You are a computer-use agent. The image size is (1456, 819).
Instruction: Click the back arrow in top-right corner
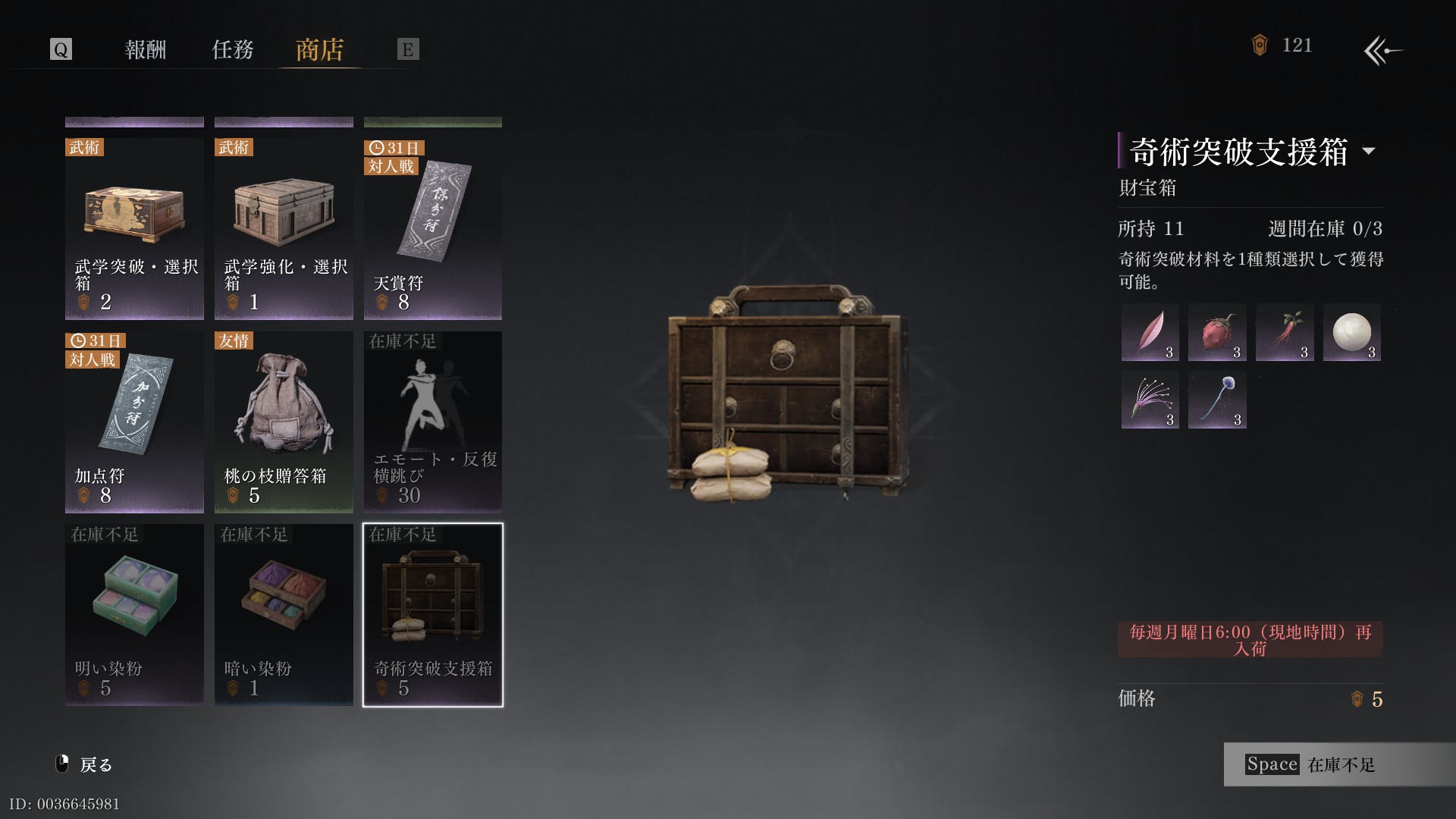pos(1382,51)
